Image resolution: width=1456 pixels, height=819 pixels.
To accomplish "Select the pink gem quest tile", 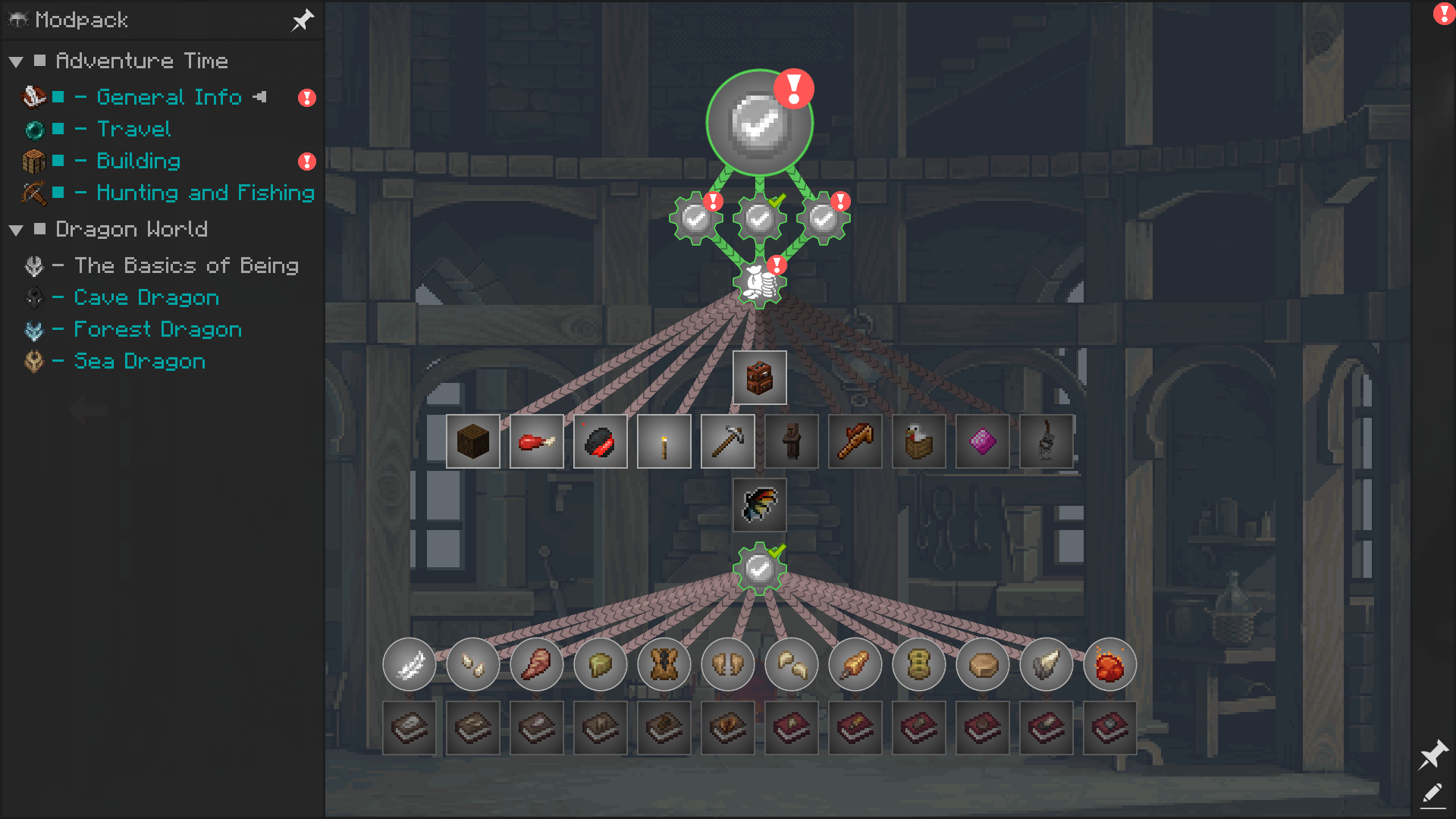I will coord(983,441).
